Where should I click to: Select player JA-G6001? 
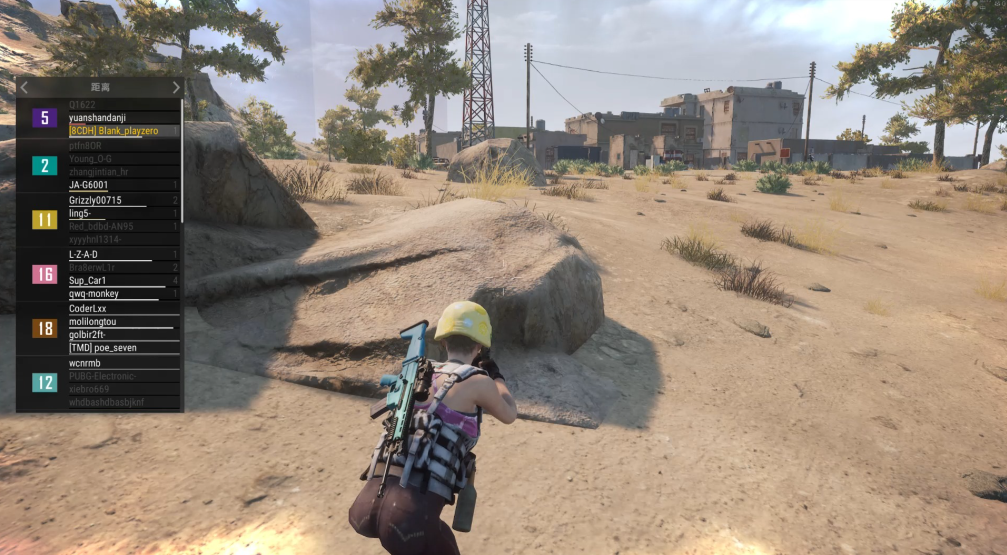[x=89, y=185]
